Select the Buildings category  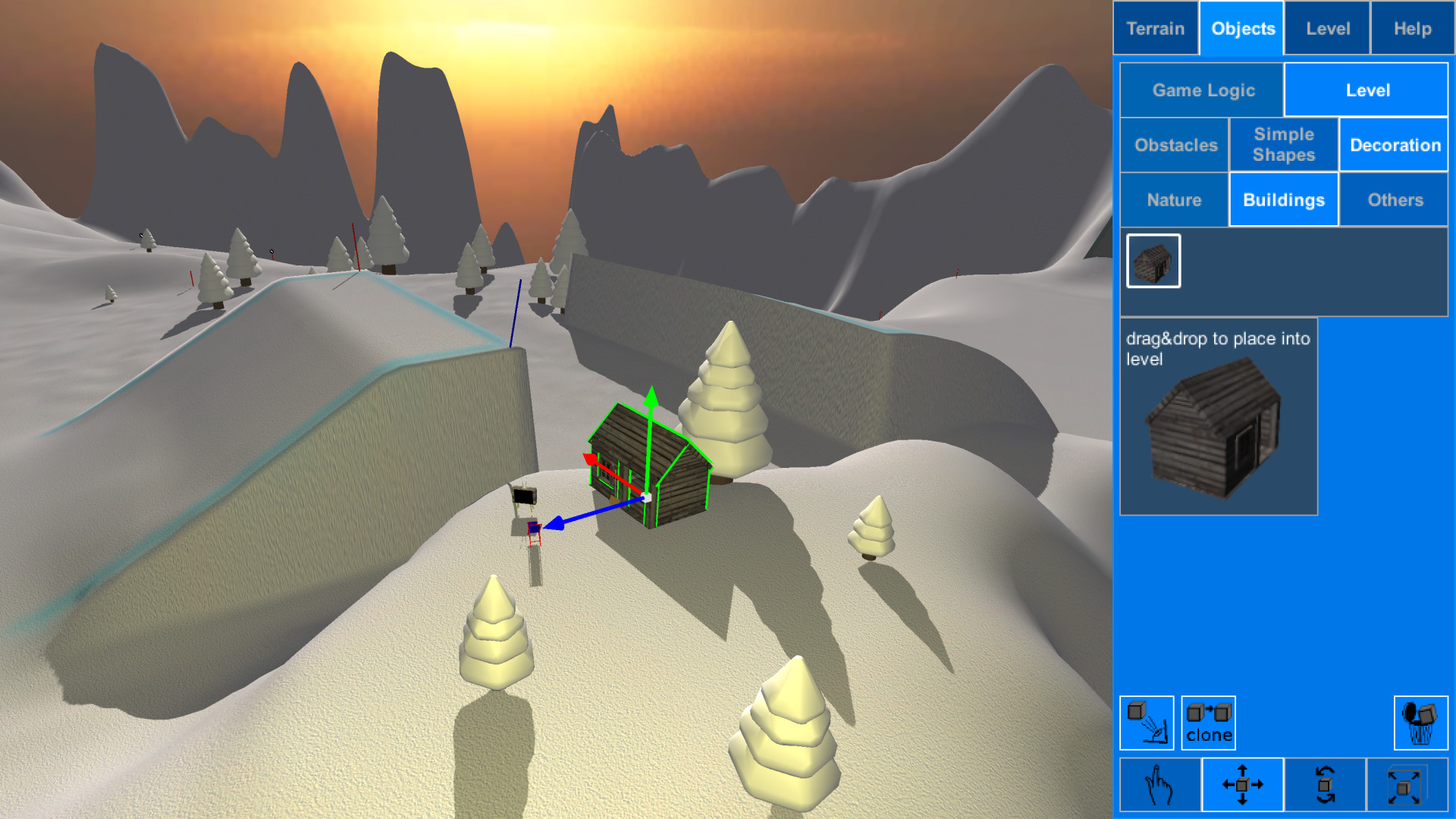1284,199
